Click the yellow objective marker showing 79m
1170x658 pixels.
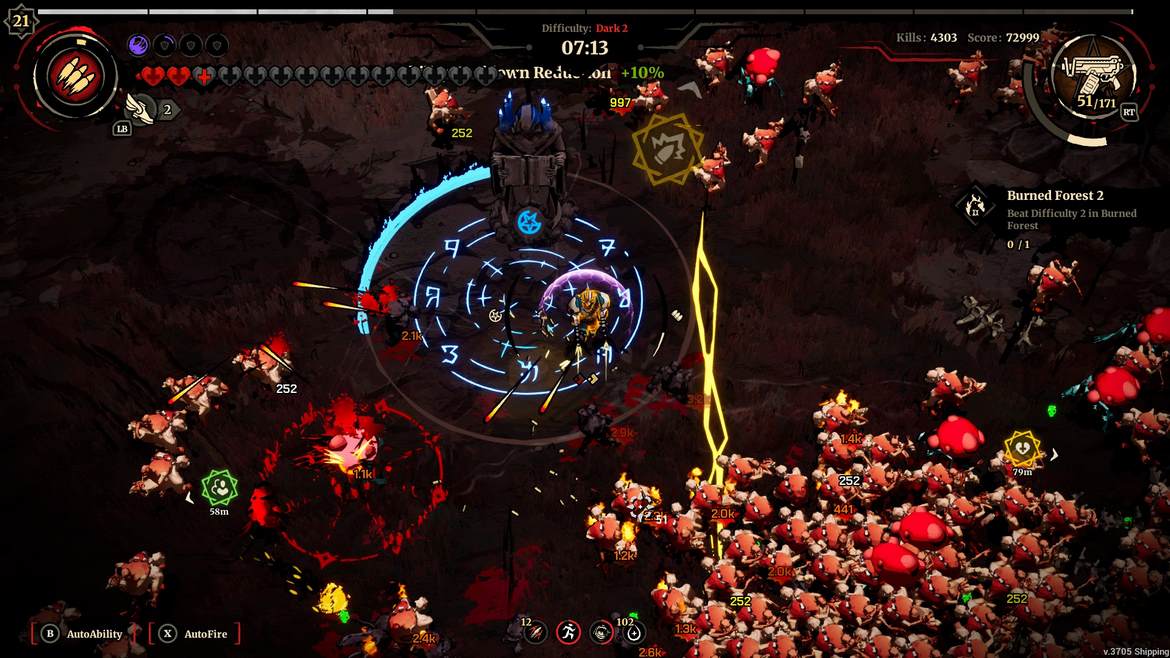pos(1022,448)
